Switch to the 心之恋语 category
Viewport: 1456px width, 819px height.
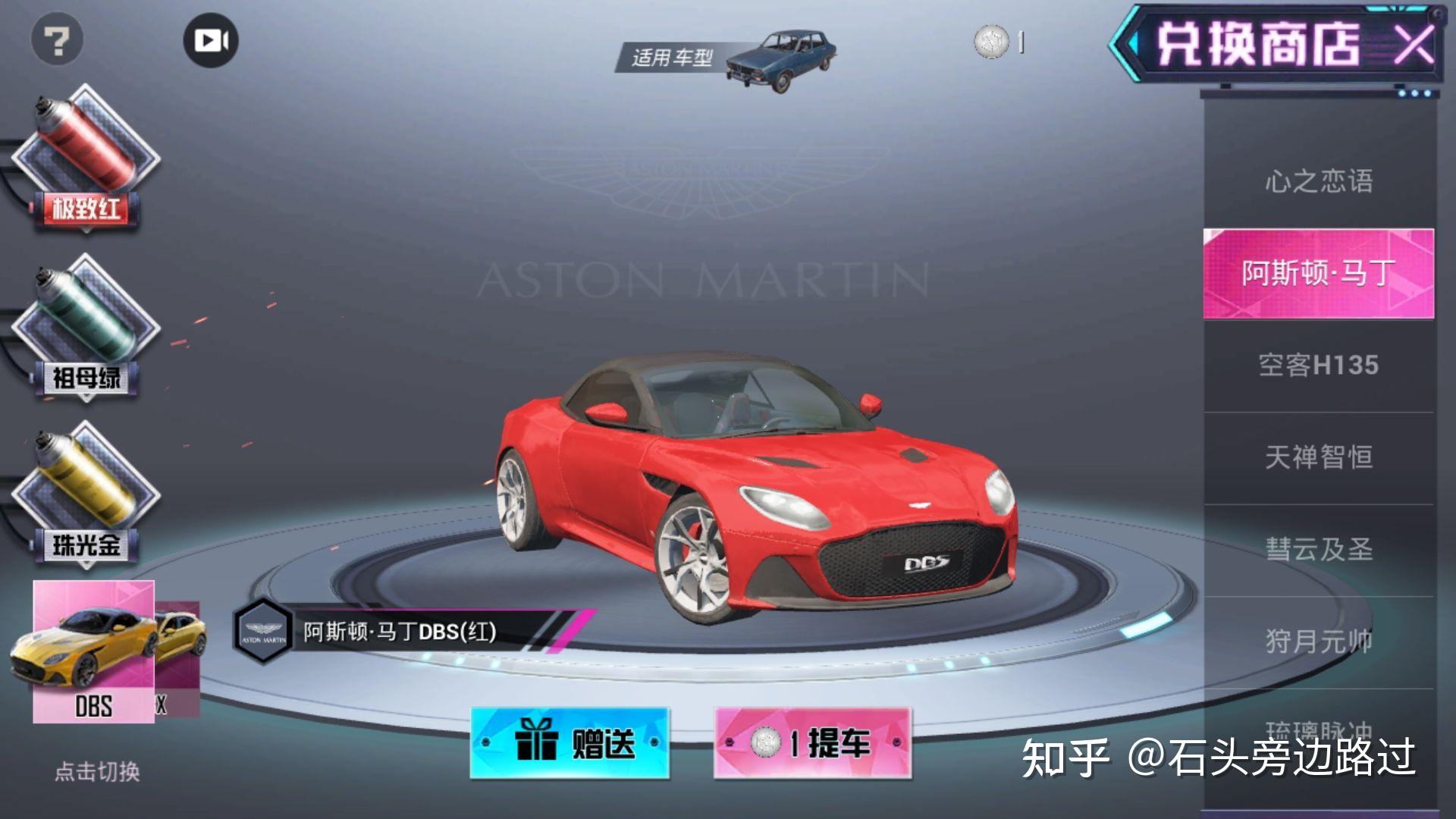pyautogui.click(x=1319, y=180)
